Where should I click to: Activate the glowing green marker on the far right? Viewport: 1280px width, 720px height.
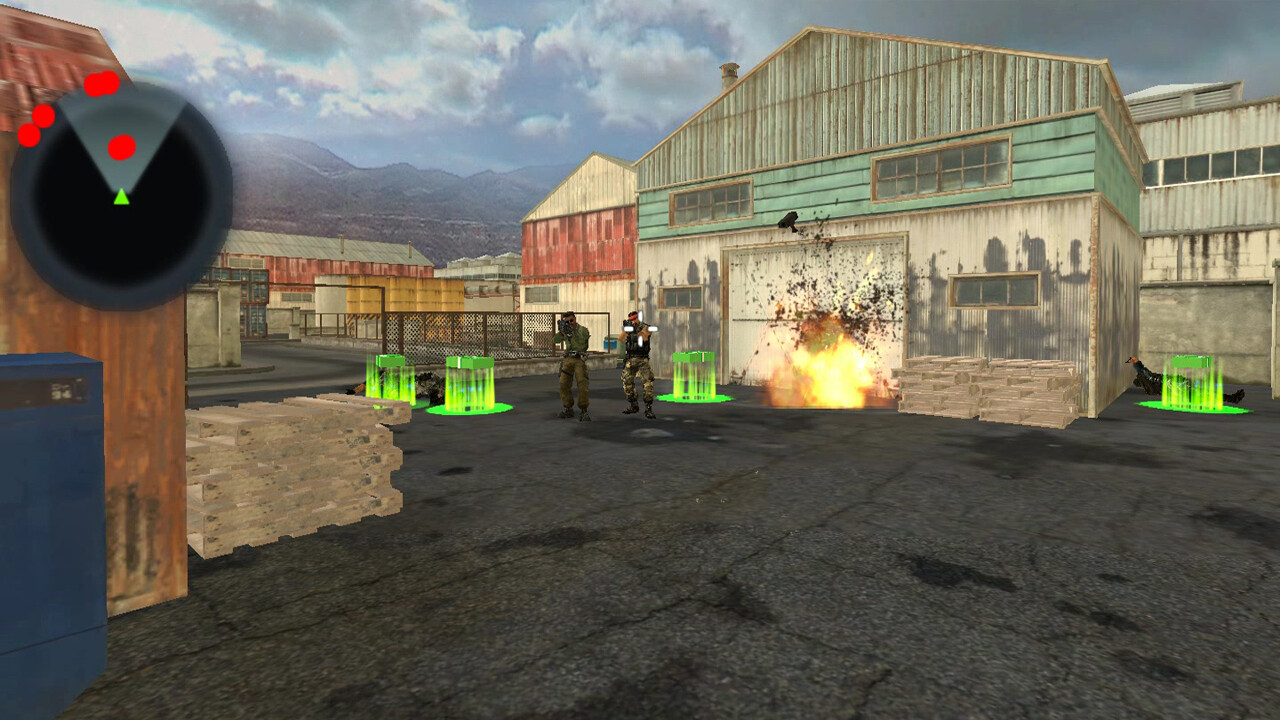1190,385
